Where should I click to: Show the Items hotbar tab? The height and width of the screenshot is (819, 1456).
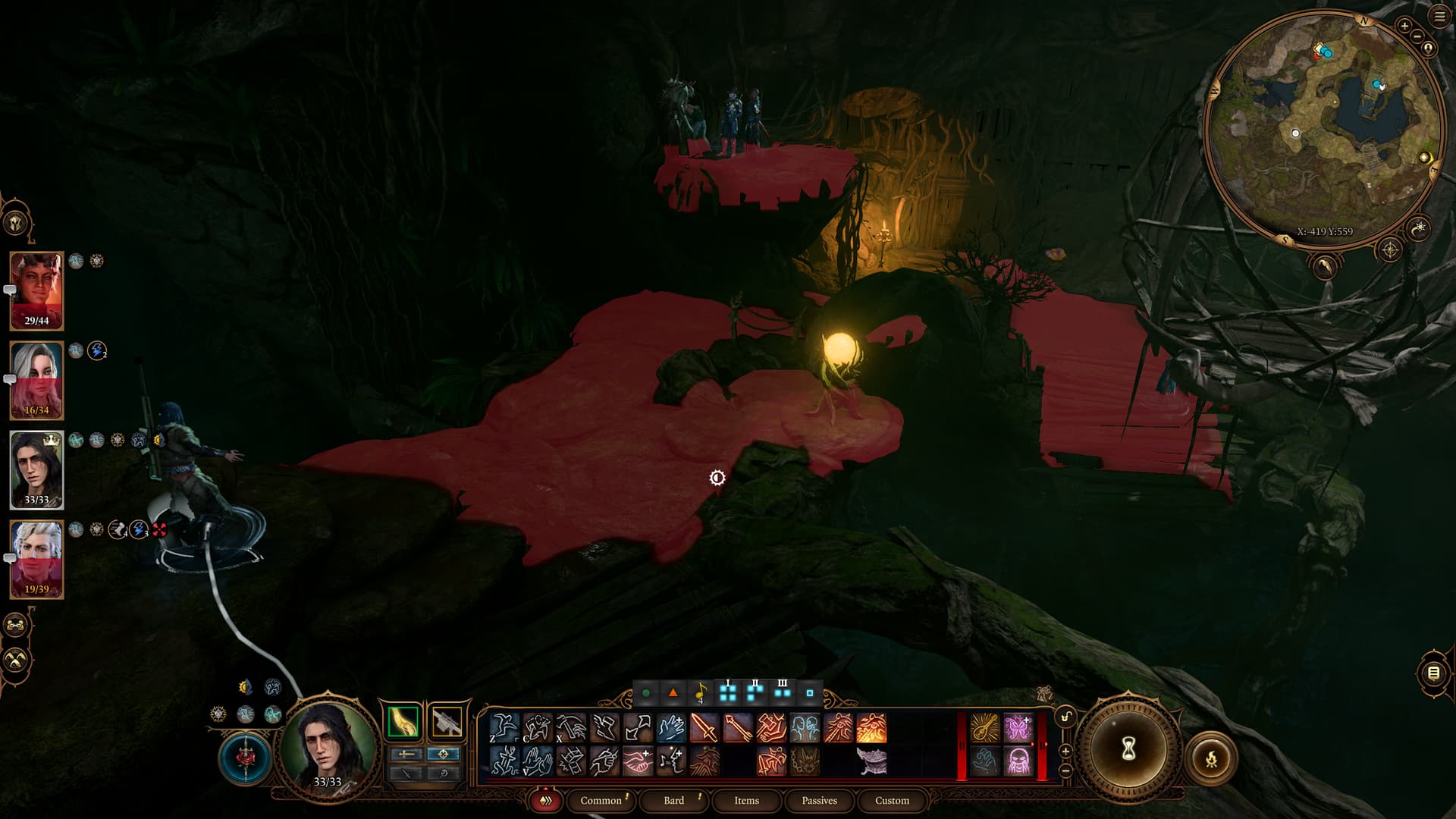746,800
